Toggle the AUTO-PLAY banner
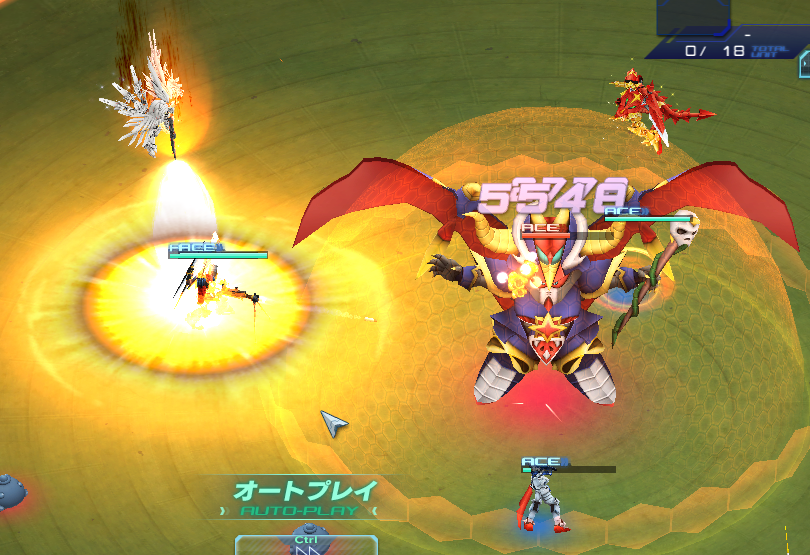Viewport: 810px width, 555px height. pos(305,498)
